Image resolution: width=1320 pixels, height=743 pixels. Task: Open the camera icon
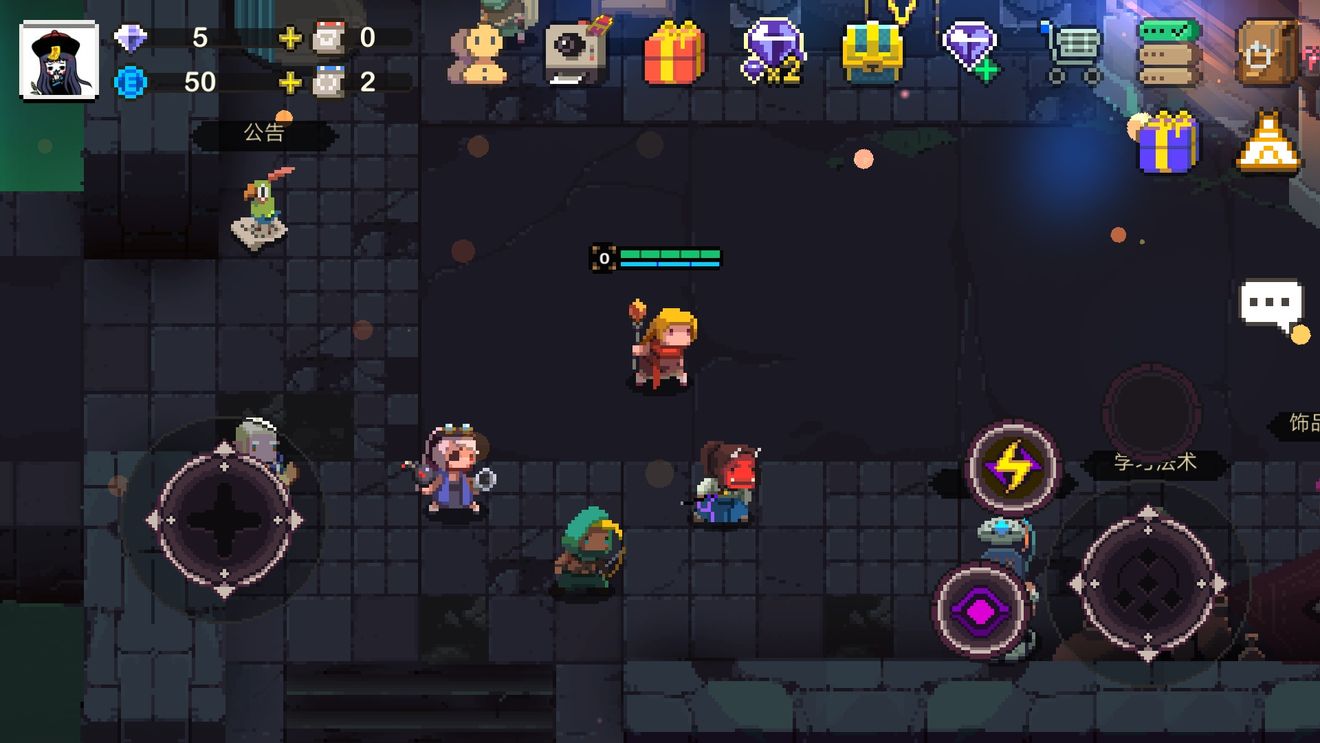(x=576, y=51)
